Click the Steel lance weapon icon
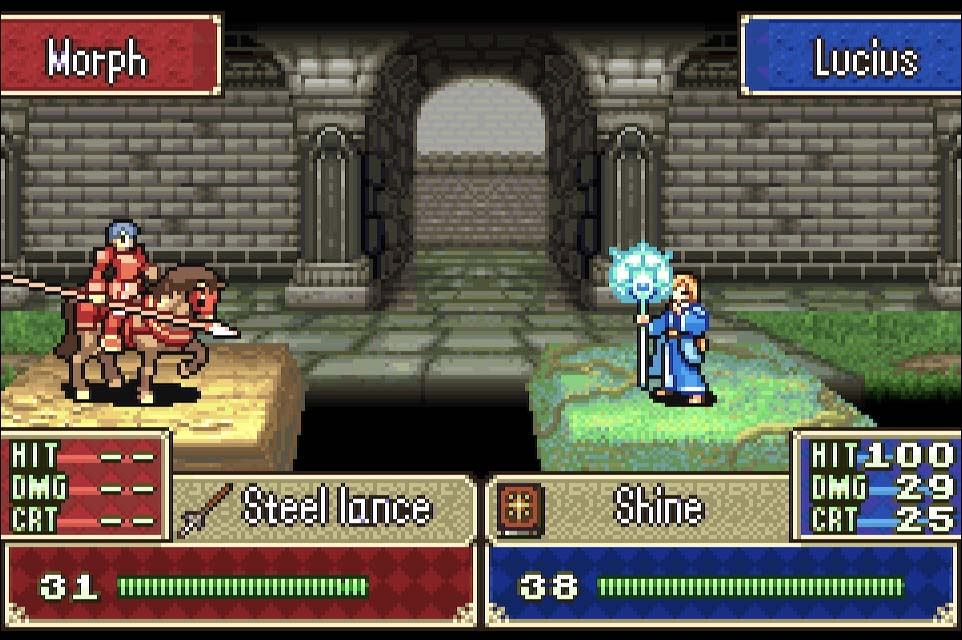 point(206,509)
